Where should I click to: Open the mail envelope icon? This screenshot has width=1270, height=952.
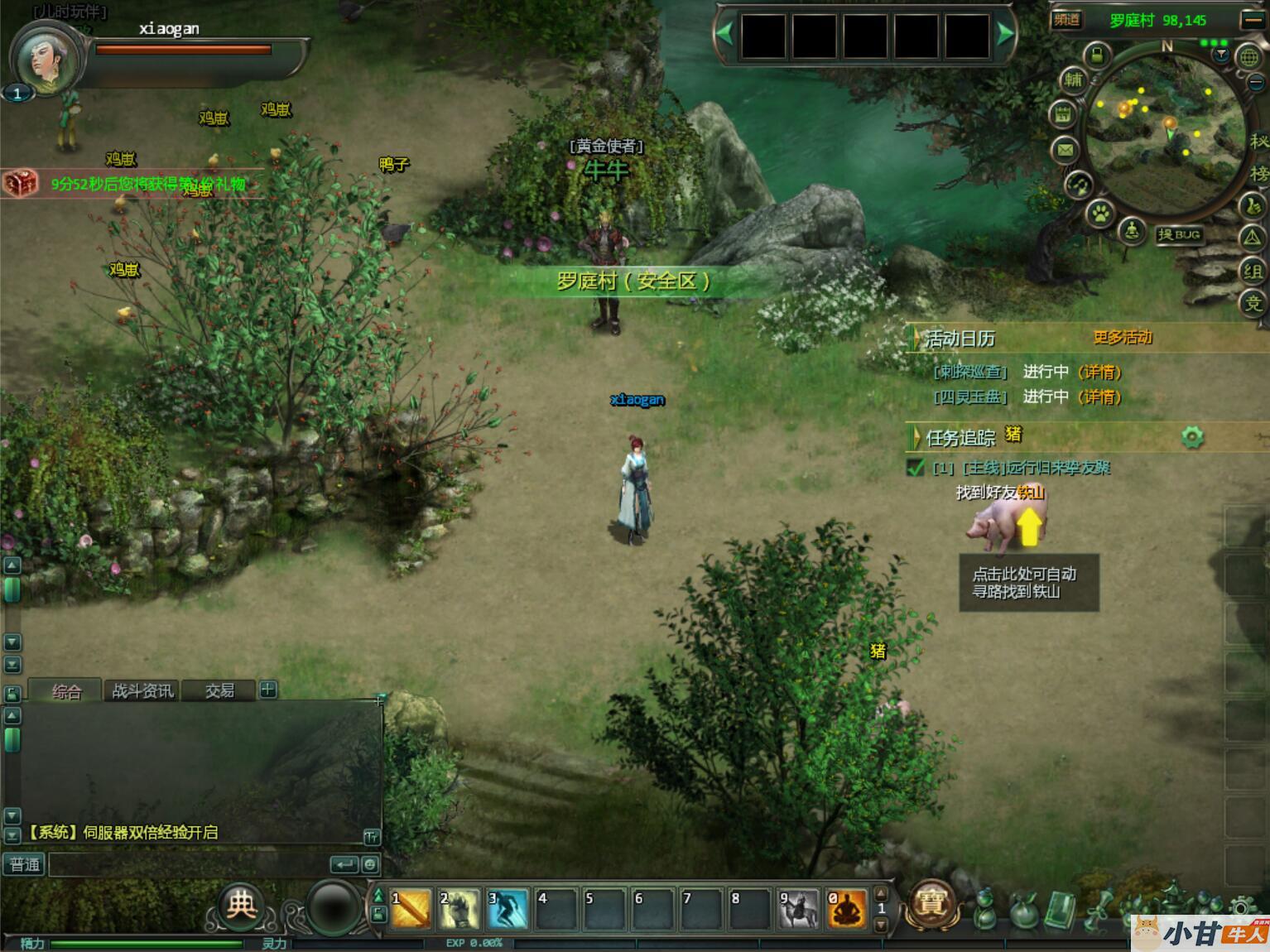point(1066,150)
